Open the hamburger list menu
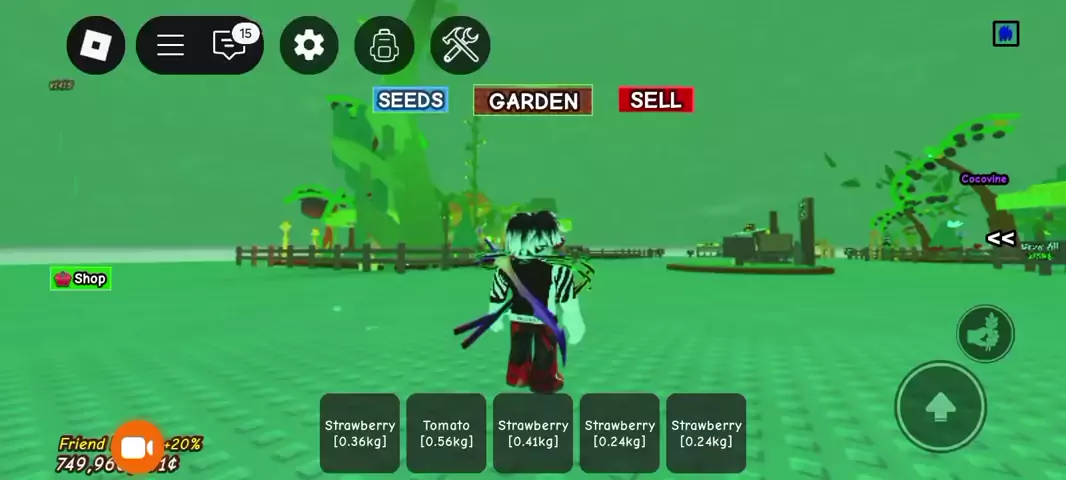The width and height of the screenshot is (1066, 480). click(x=170, y=45)
